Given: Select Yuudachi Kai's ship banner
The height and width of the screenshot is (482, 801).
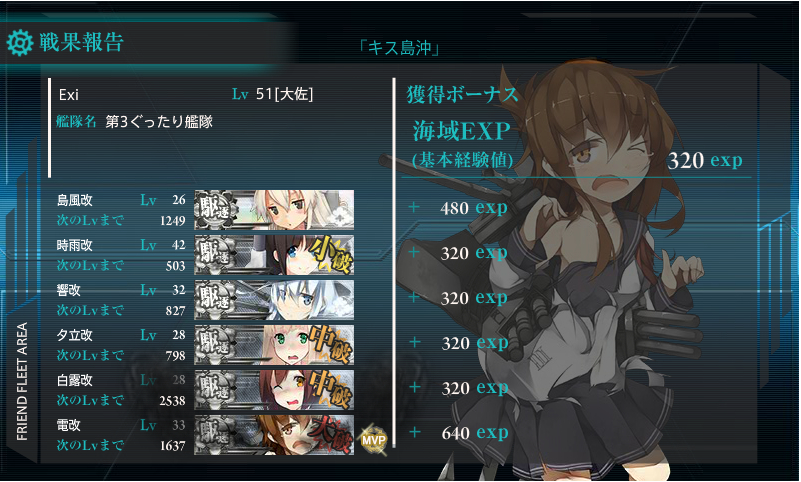Looking at the screenshot, I should tap(274, 344).
